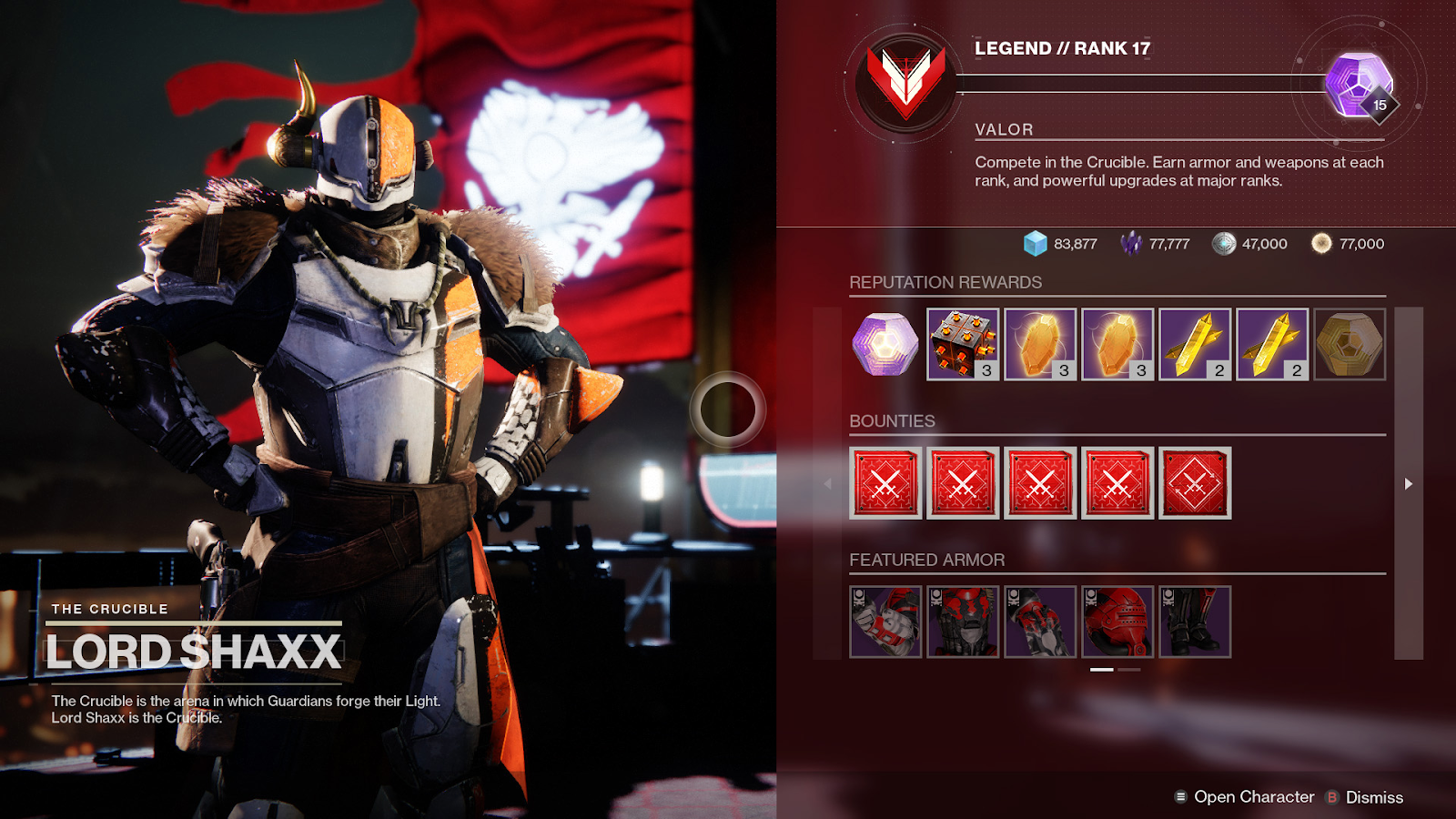Acquire the diamond-shaped repeatable bounty
This screenshot has width=1456, height=819.
(1195, 483)
